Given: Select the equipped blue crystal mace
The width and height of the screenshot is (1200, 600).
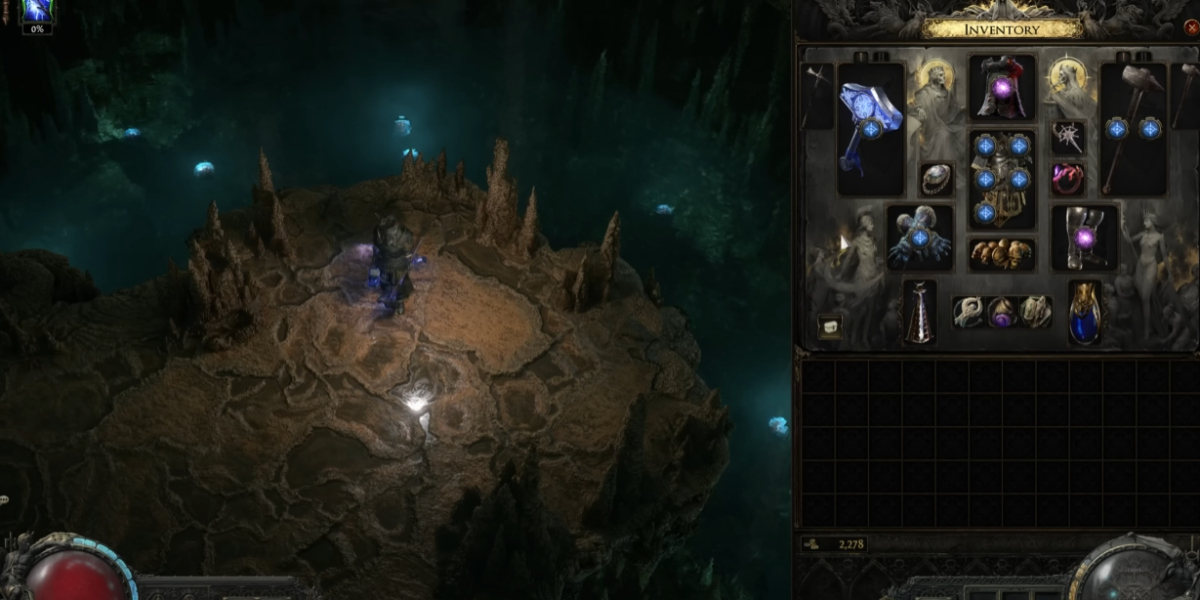Looking at the screenshot, I should (x=870, y=127).
